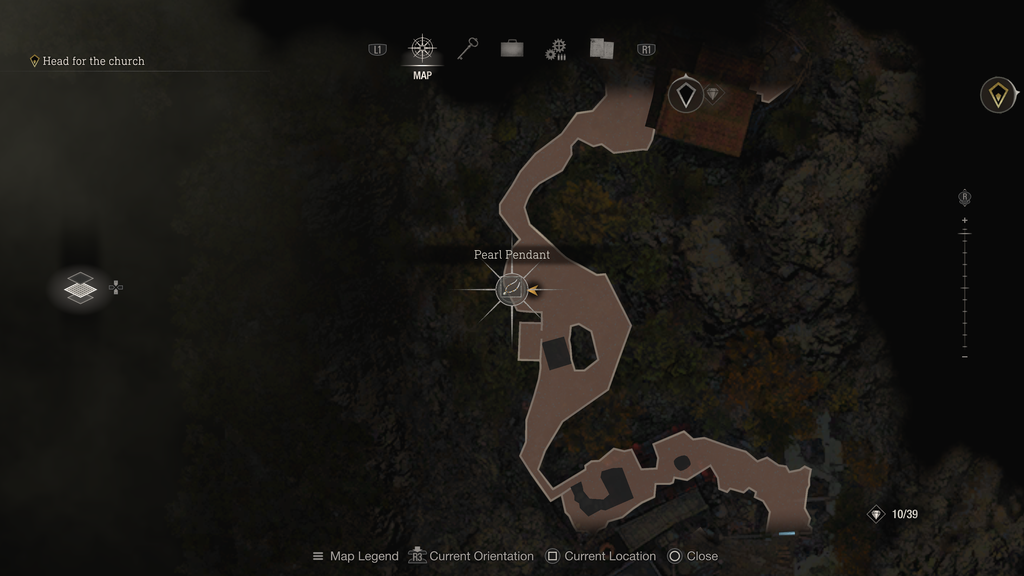Zoom out with the minus sign

click(965, 357)
